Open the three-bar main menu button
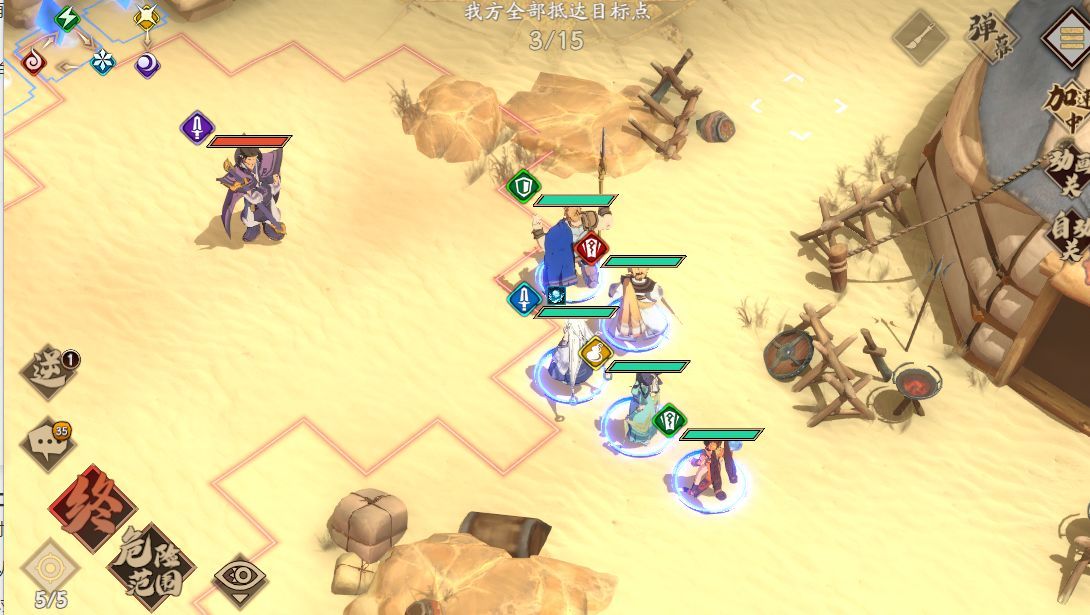This screenshot has width=1090, height=615. (x=1066, y=39)
